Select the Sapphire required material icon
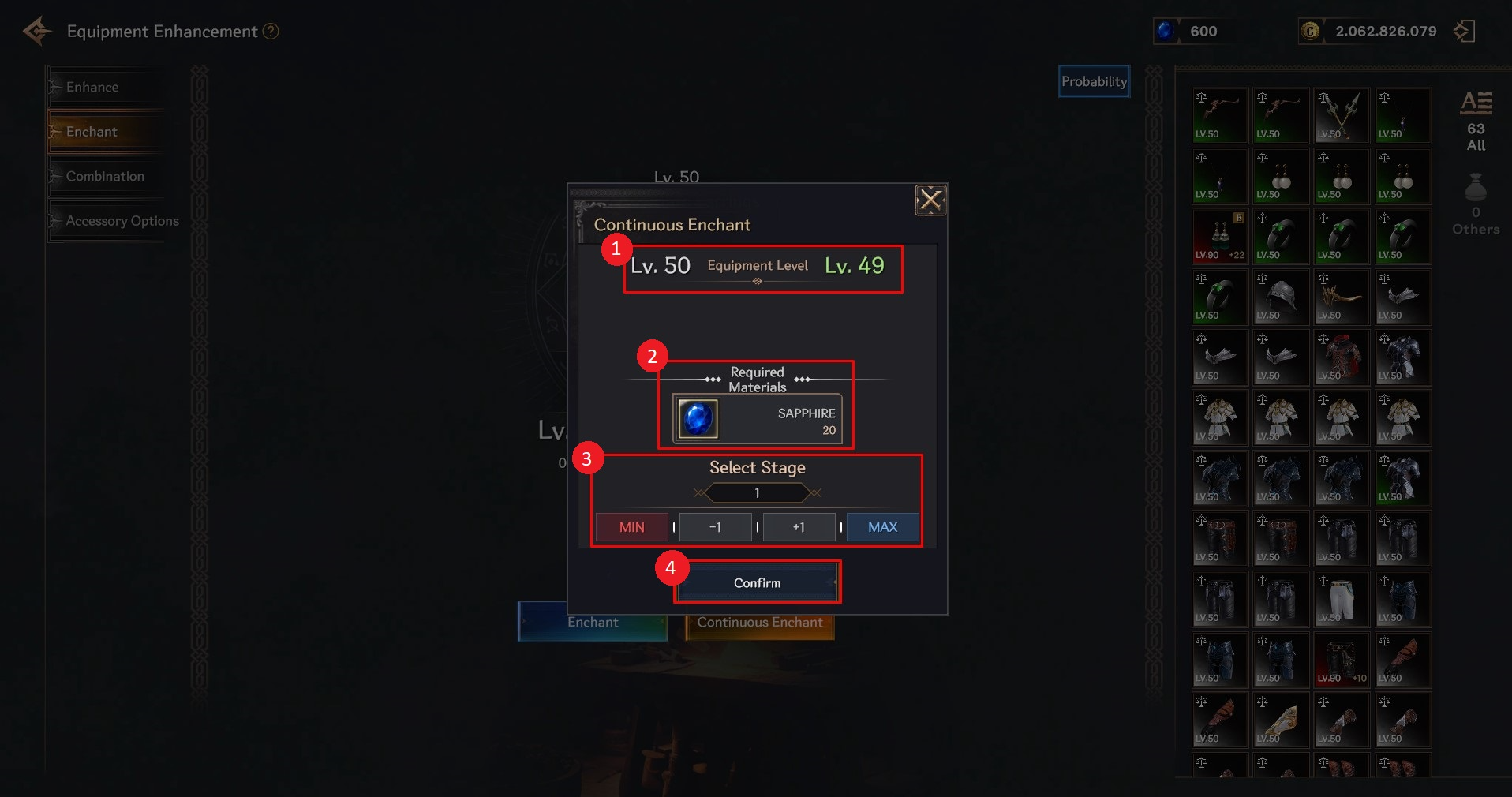The width and height of the screenshot is (1512, 797). click(x=698, y=418)
